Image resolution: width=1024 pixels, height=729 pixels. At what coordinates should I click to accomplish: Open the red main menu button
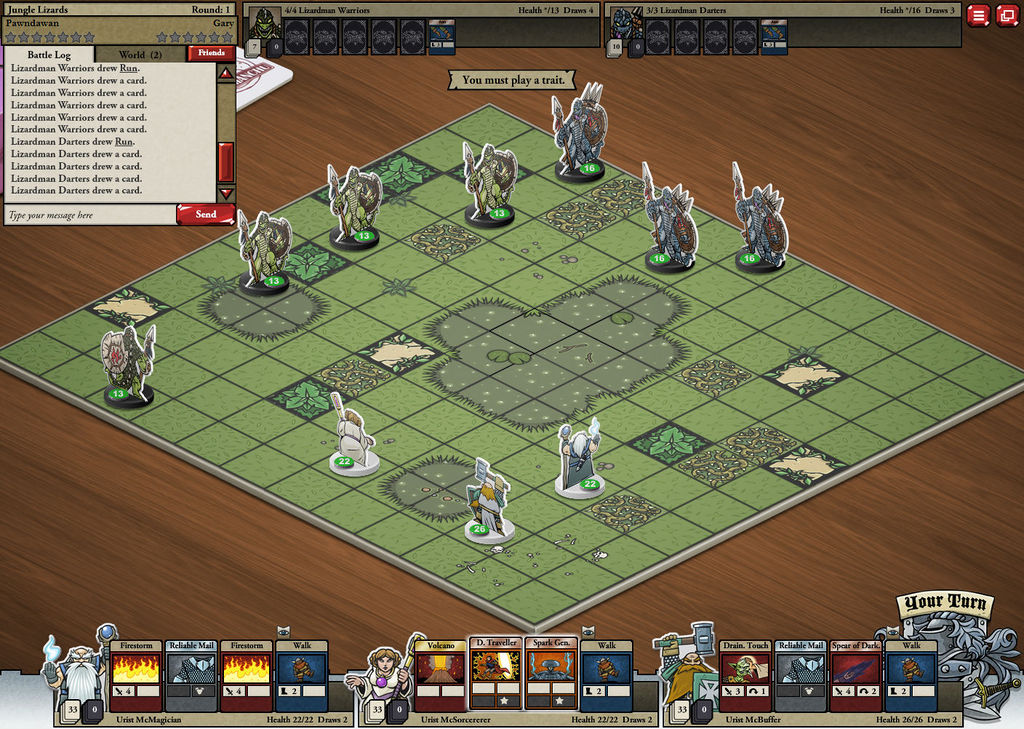978,15
